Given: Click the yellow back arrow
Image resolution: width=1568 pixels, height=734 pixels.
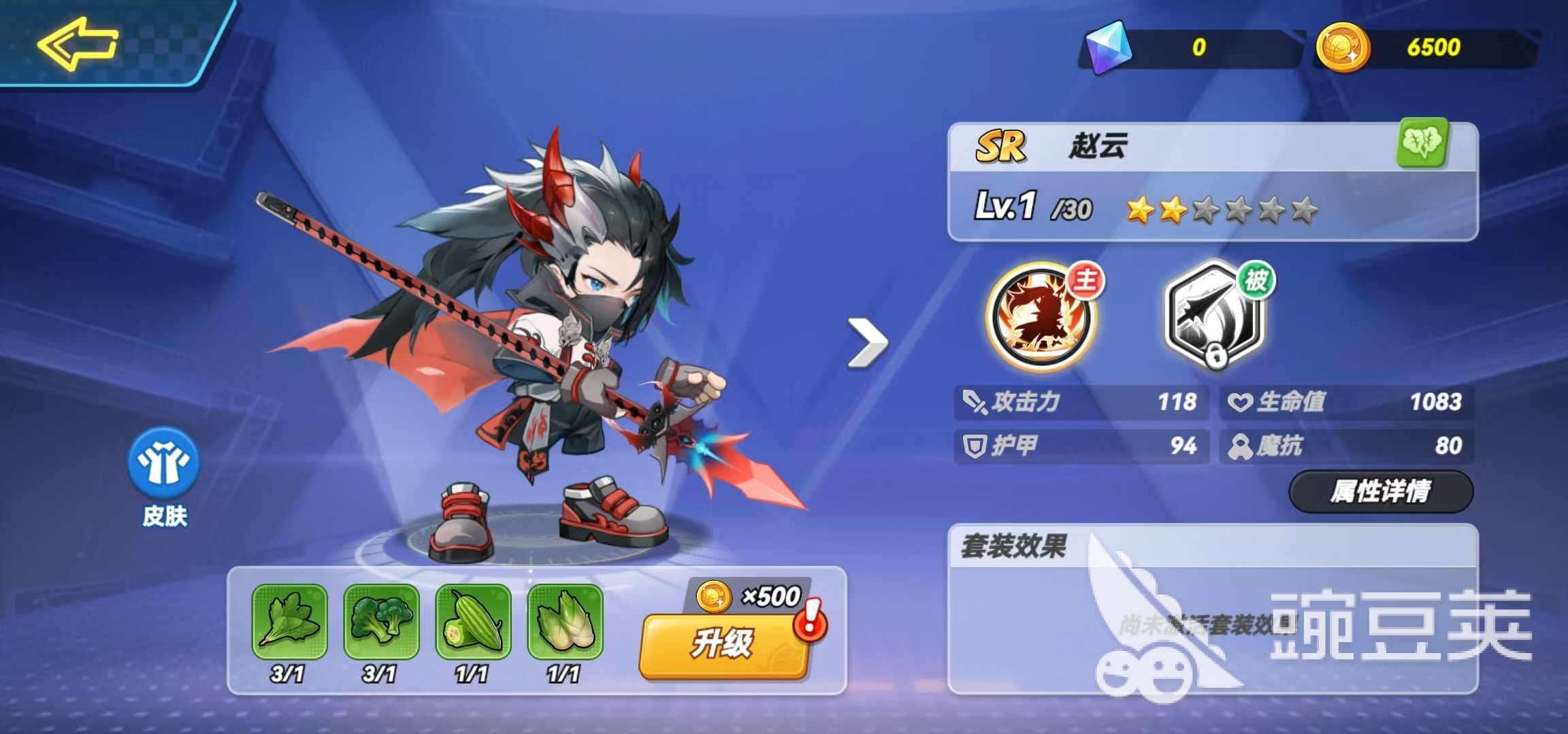Looking at the screenshot, I should (x=78, y=44).
